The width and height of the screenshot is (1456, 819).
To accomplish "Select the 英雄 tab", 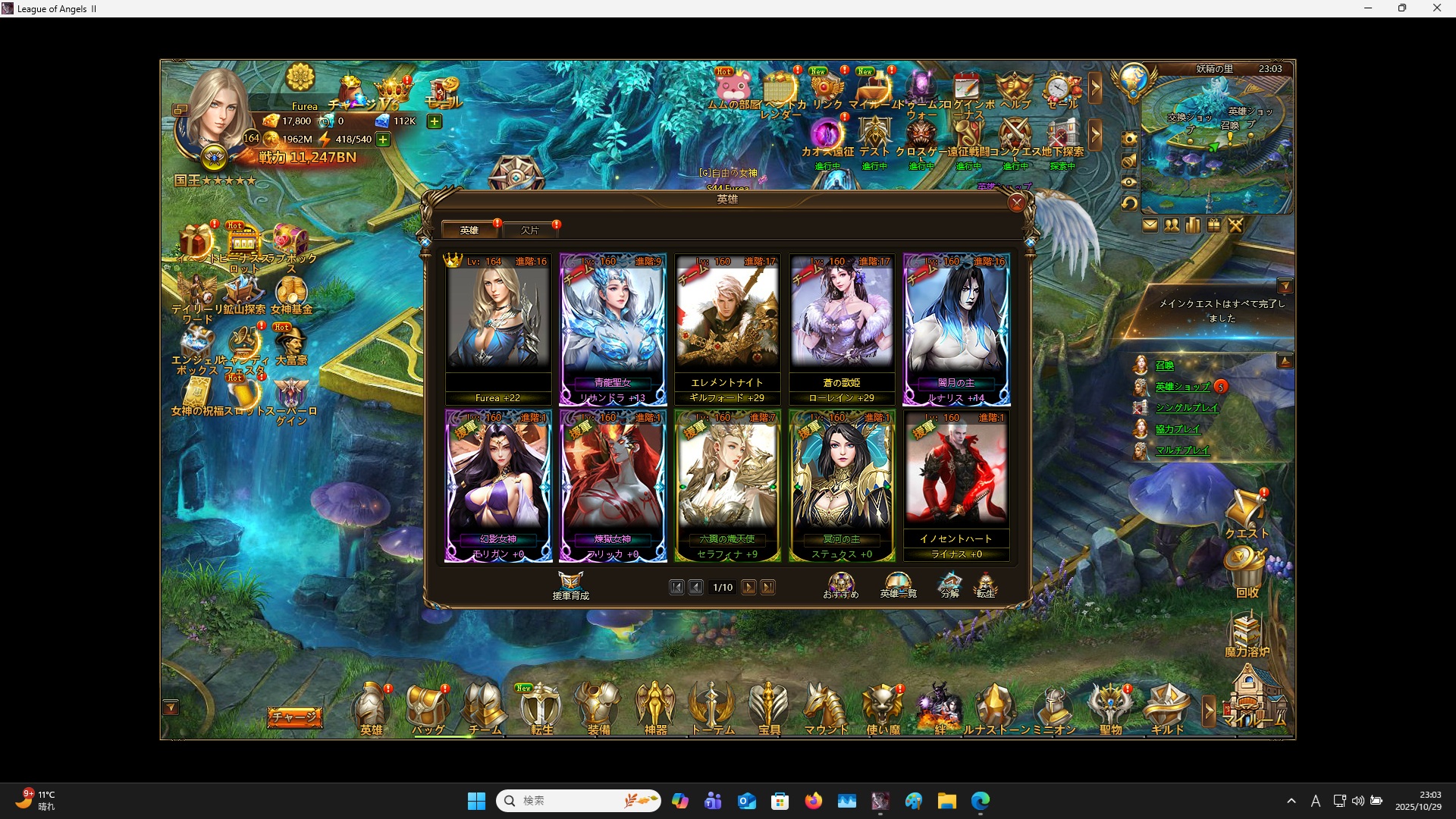I will point(469,230).
